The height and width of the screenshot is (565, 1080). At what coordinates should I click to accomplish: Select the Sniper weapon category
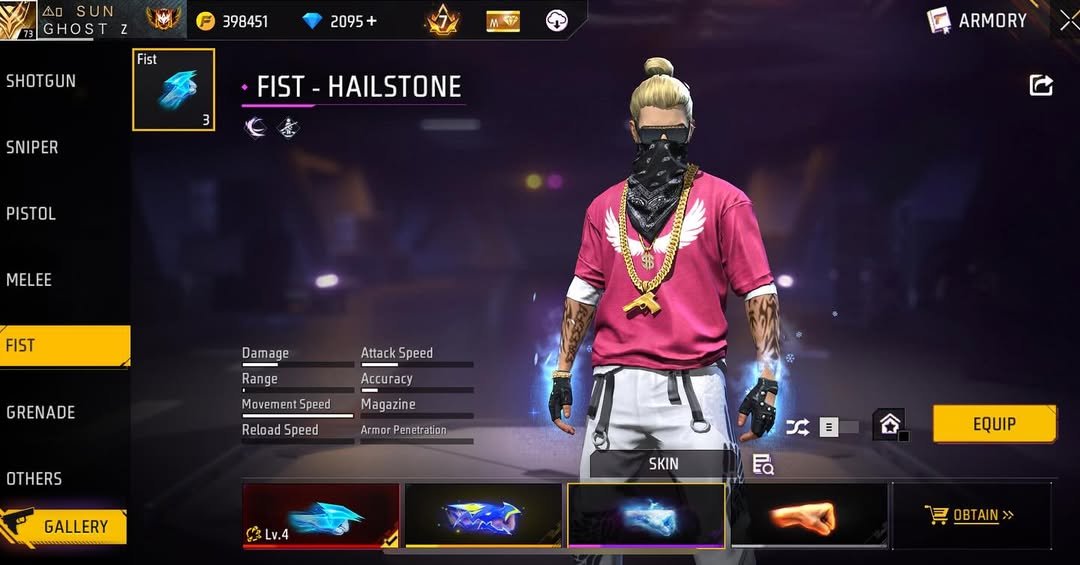pyautogui.click(x=33, y=147)
